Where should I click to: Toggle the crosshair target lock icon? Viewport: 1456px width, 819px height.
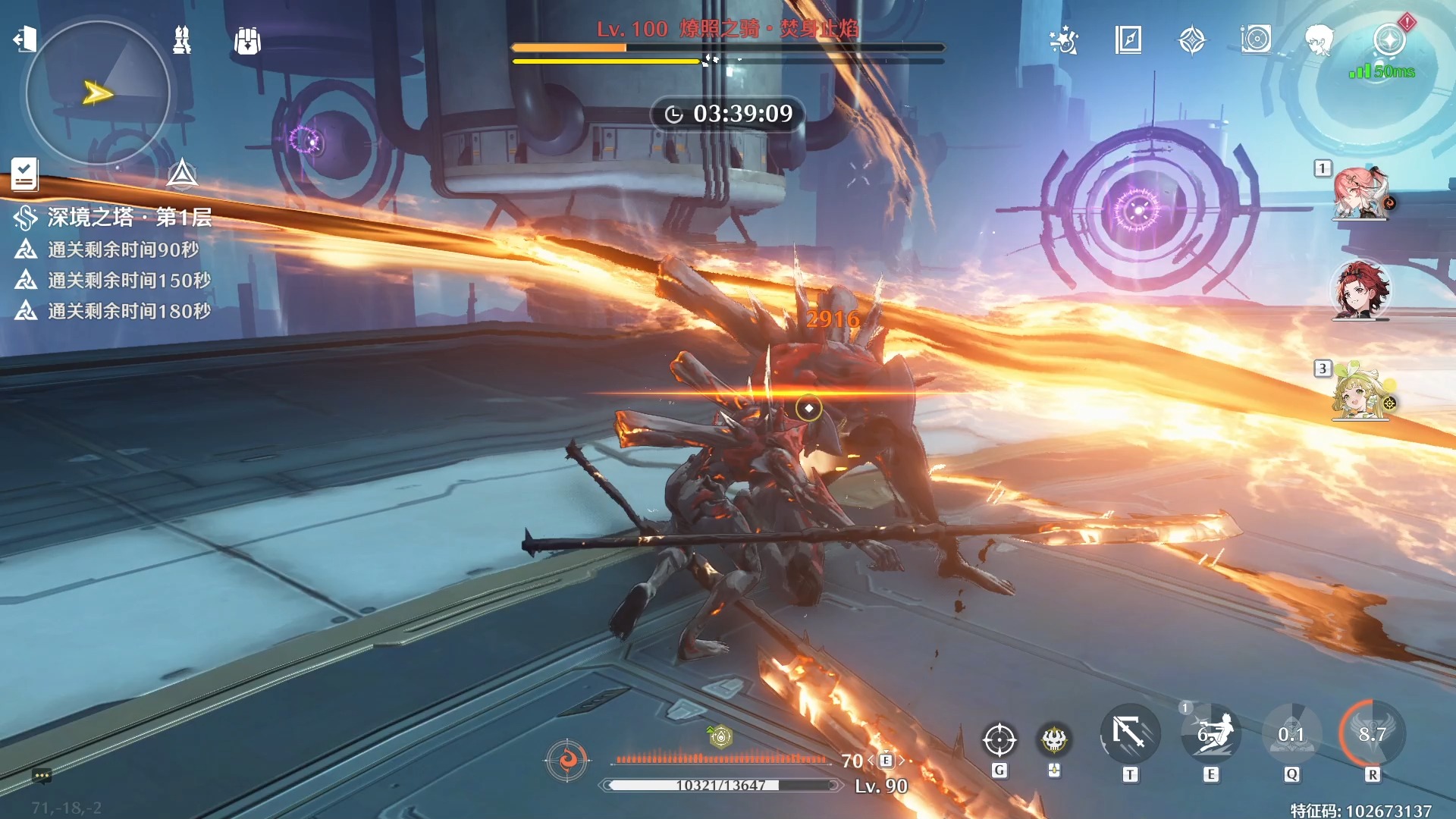pos(999,739)
